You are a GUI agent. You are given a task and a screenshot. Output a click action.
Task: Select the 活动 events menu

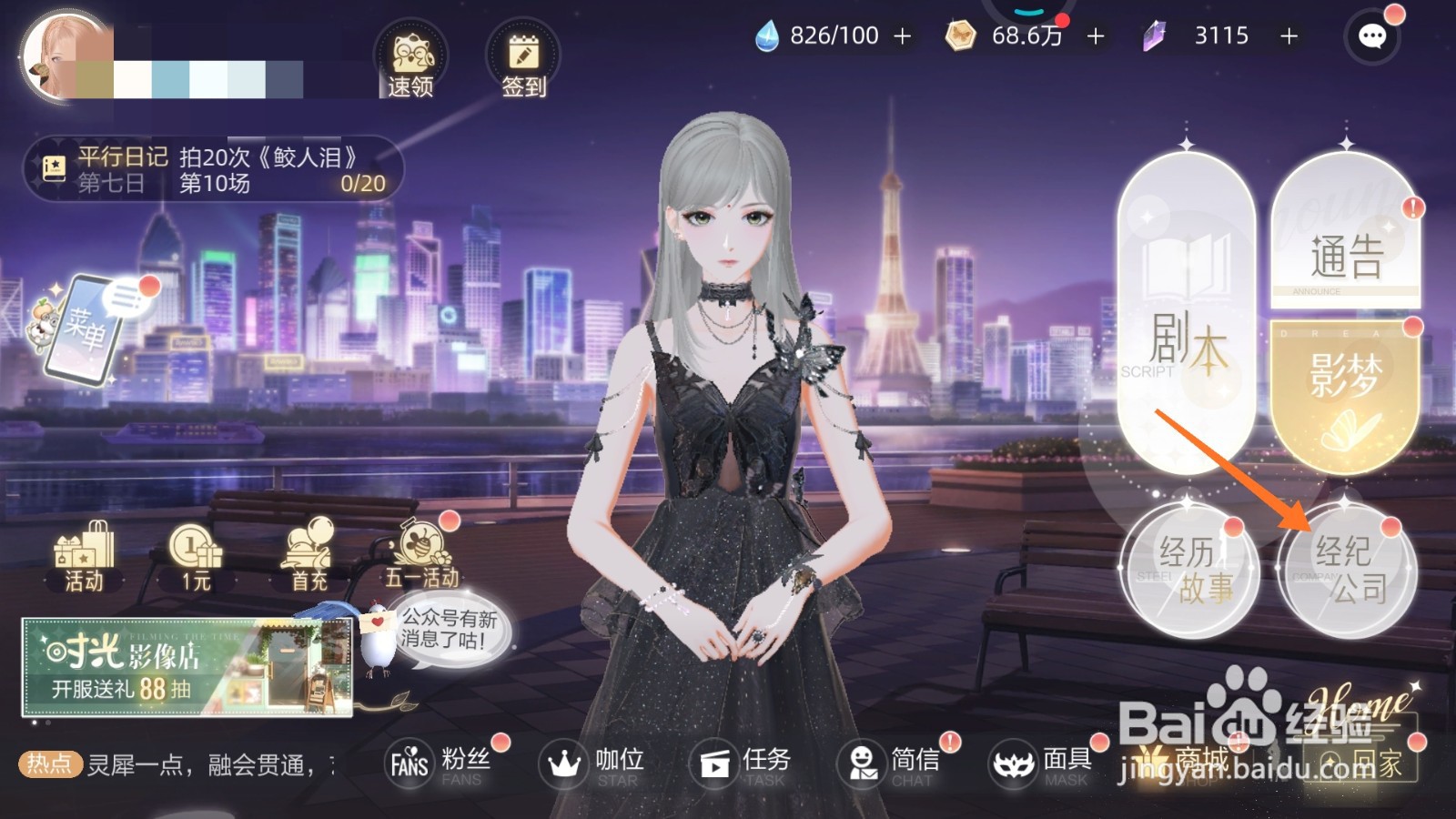click(82, 555)
